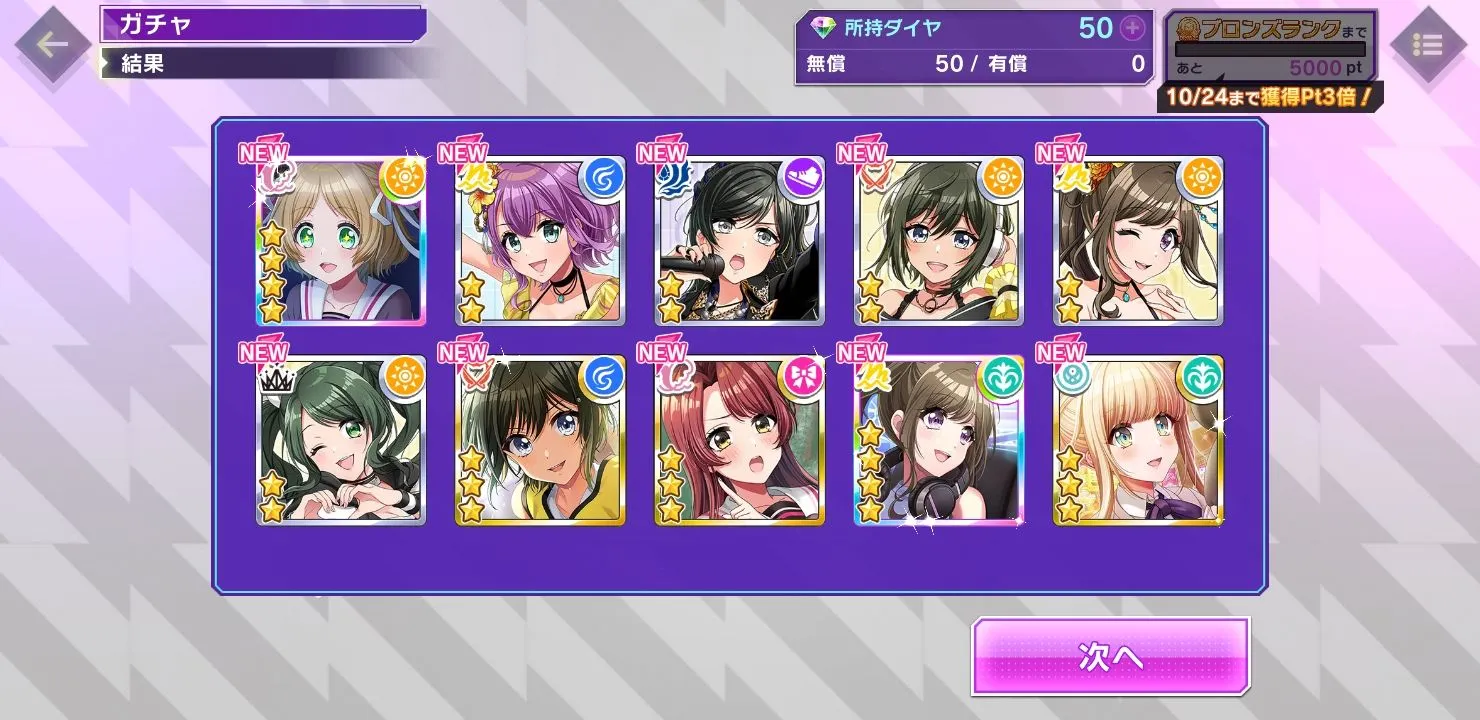Select the dark-haired girl wearing white headphones card
The width and height of the screenshot is (1480, 720).
point(939,241)
